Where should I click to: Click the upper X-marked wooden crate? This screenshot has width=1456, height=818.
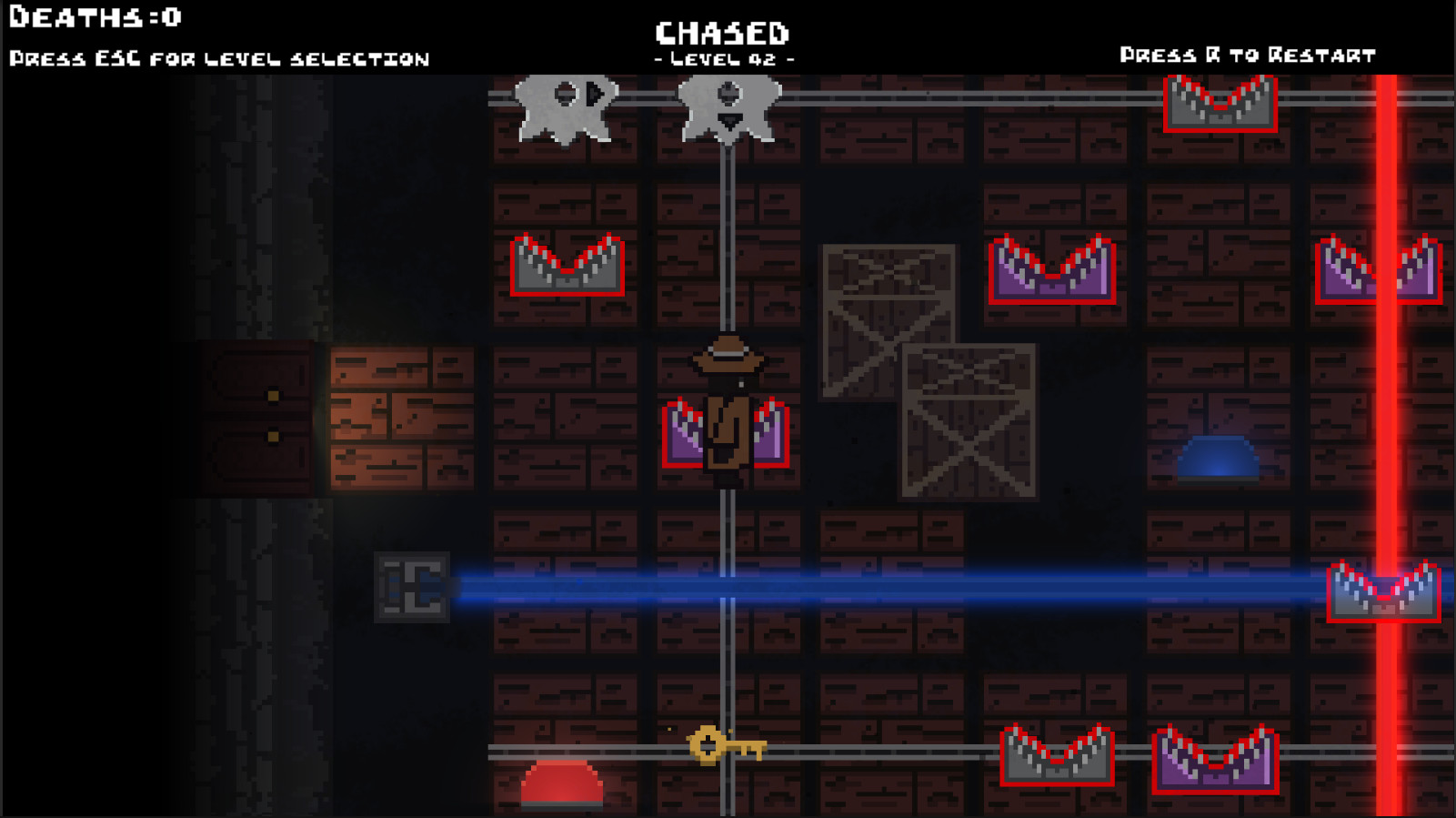[887, 323]
